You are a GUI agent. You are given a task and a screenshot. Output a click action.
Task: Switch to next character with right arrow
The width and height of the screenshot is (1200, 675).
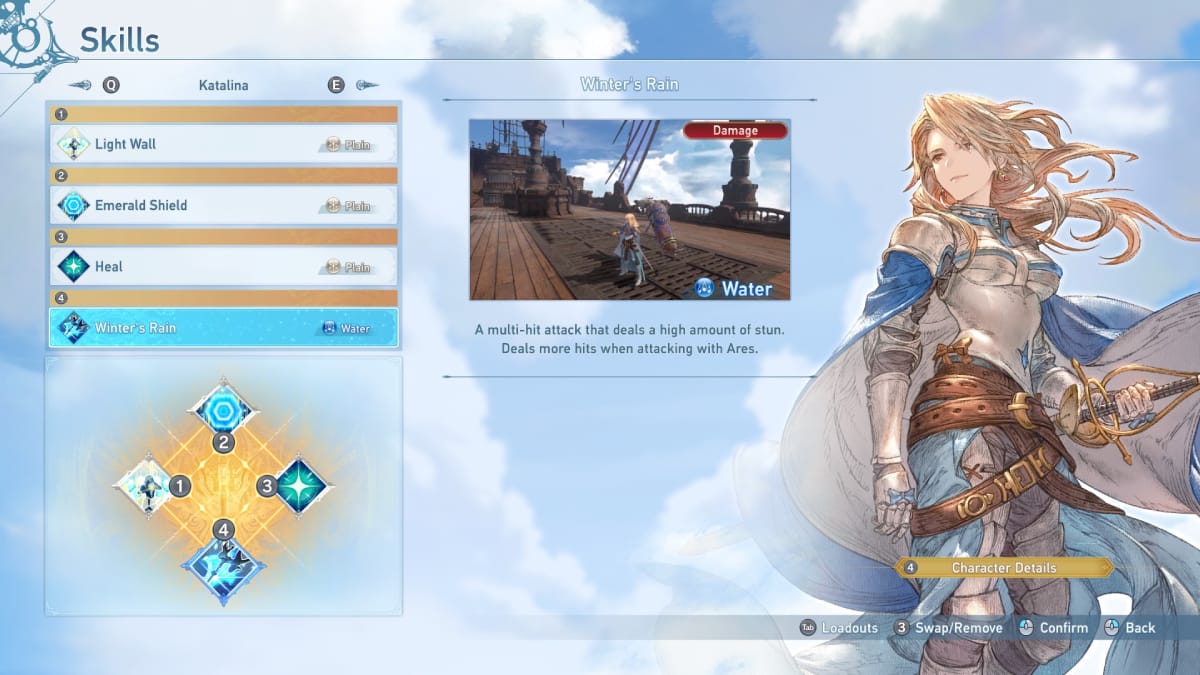[x=365, y=86]
